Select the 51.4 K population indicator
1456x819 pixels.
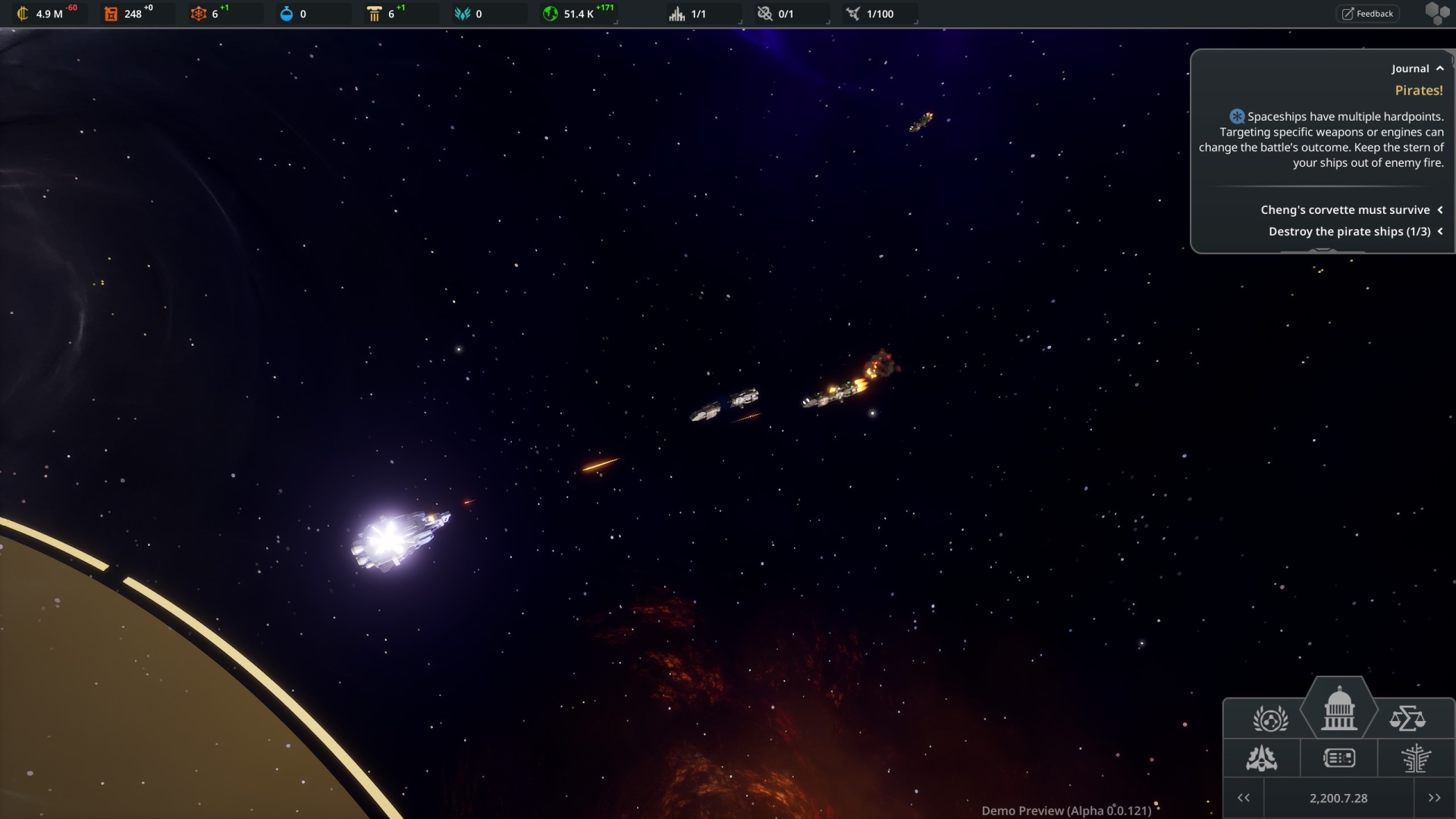coord(578,14)
